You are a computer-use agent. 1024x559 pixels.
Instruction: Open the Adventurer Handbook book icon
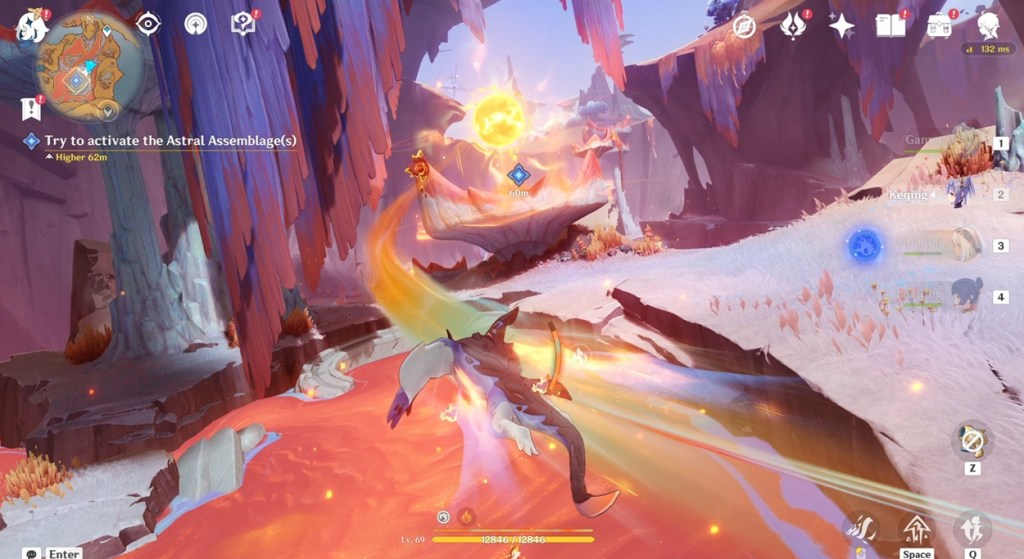pos(890,25)
